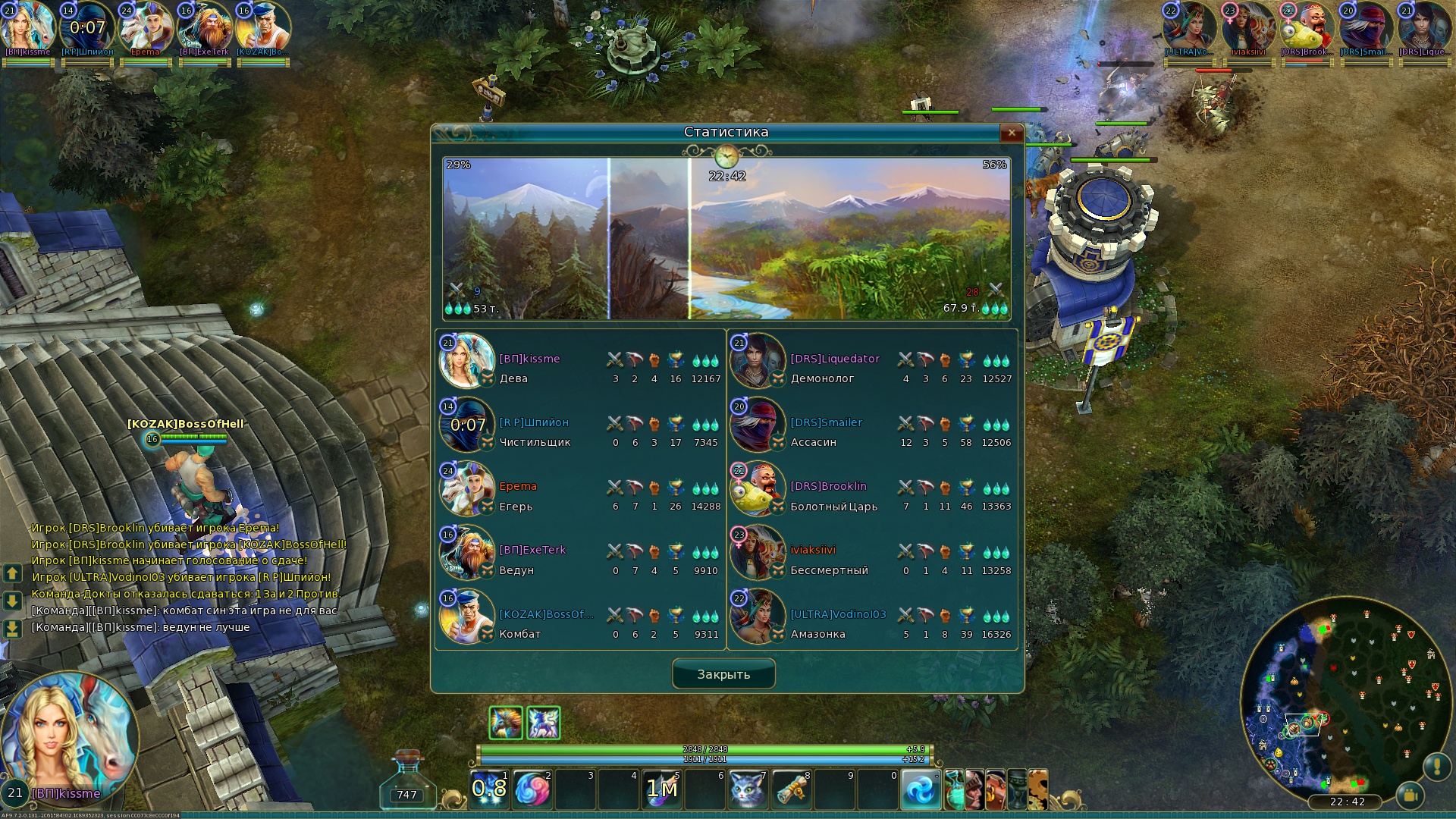Click the potion bottle showing 747

(408, 781)
